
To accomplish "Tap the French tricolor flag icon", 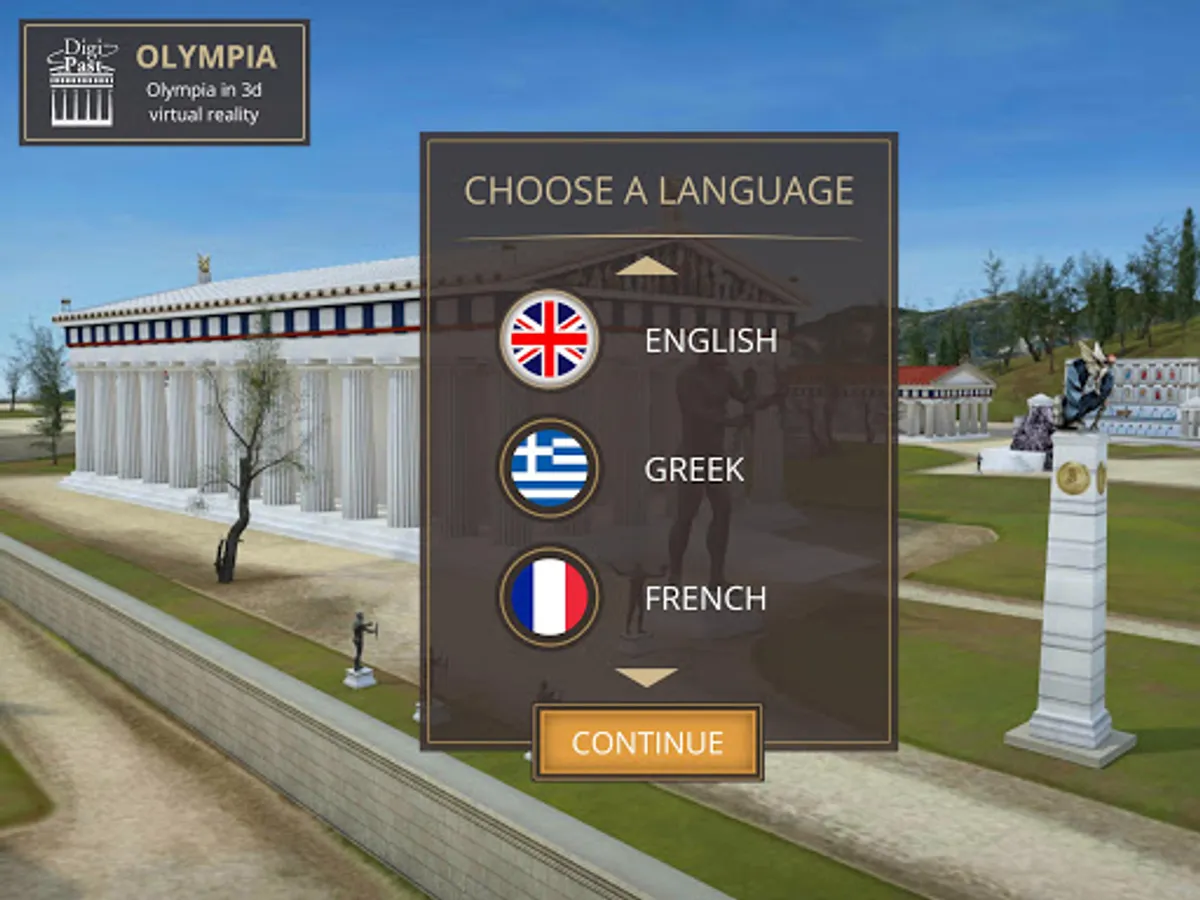I will click(549, 597).
